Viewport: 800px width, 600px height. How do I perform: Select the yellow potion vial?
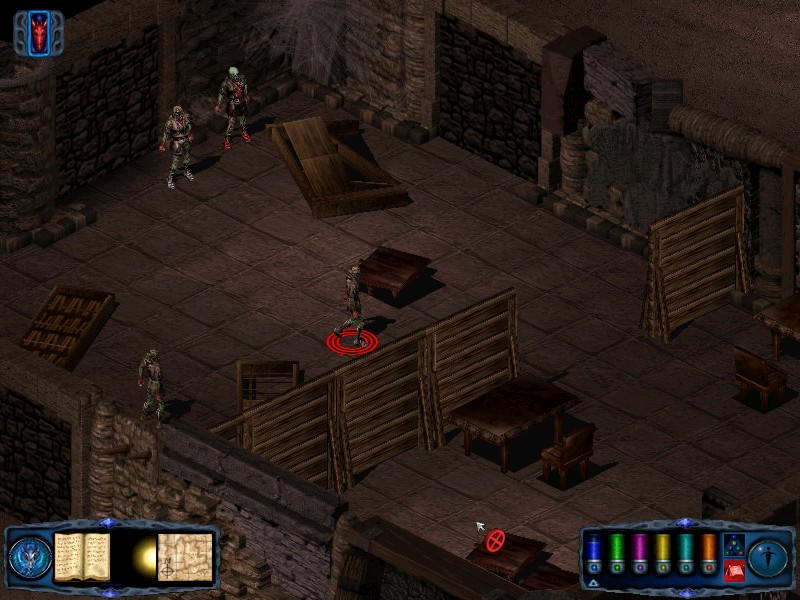pos(663,552)
